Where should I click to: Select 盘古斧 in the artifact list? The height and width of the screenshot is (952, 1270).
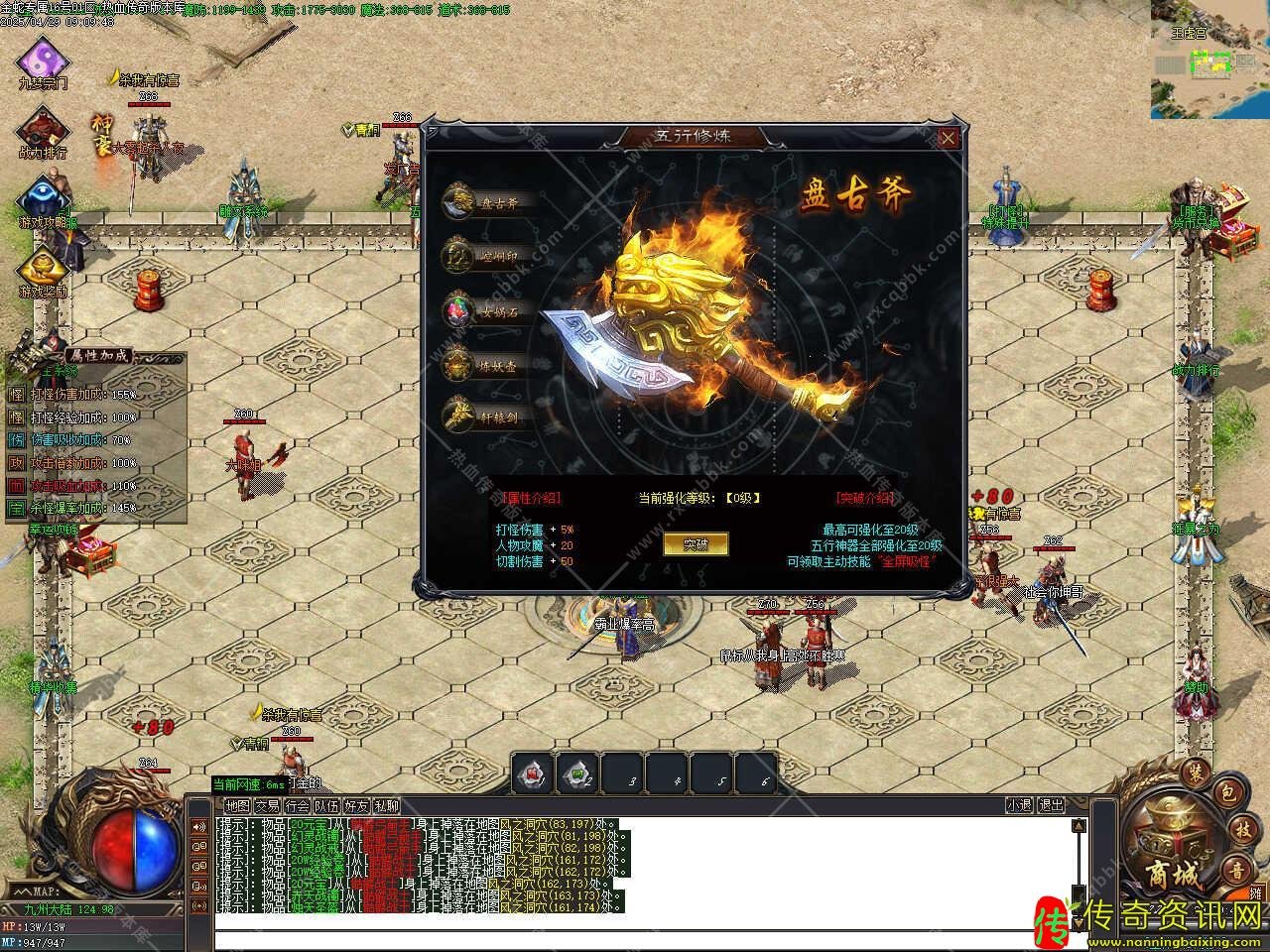click(x=492, y=202)
